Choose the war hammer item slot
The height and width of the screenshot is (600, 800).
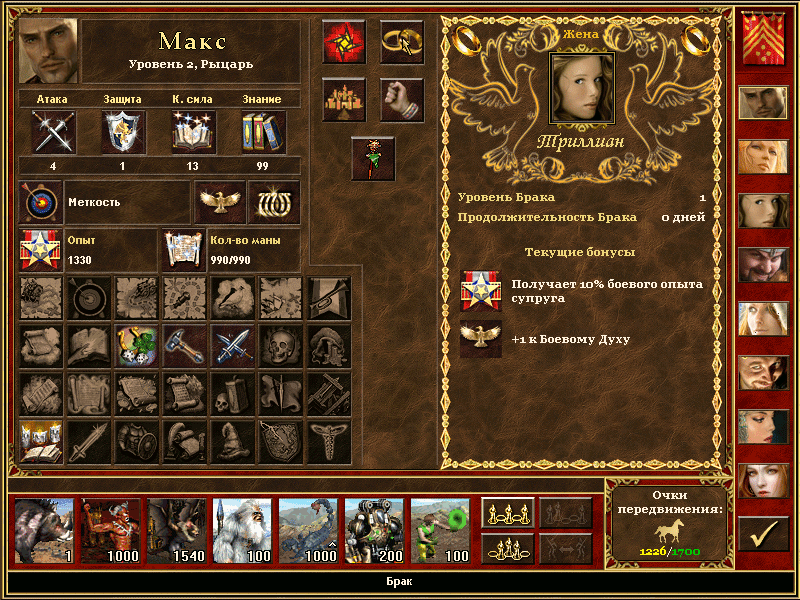click(185, 345)
